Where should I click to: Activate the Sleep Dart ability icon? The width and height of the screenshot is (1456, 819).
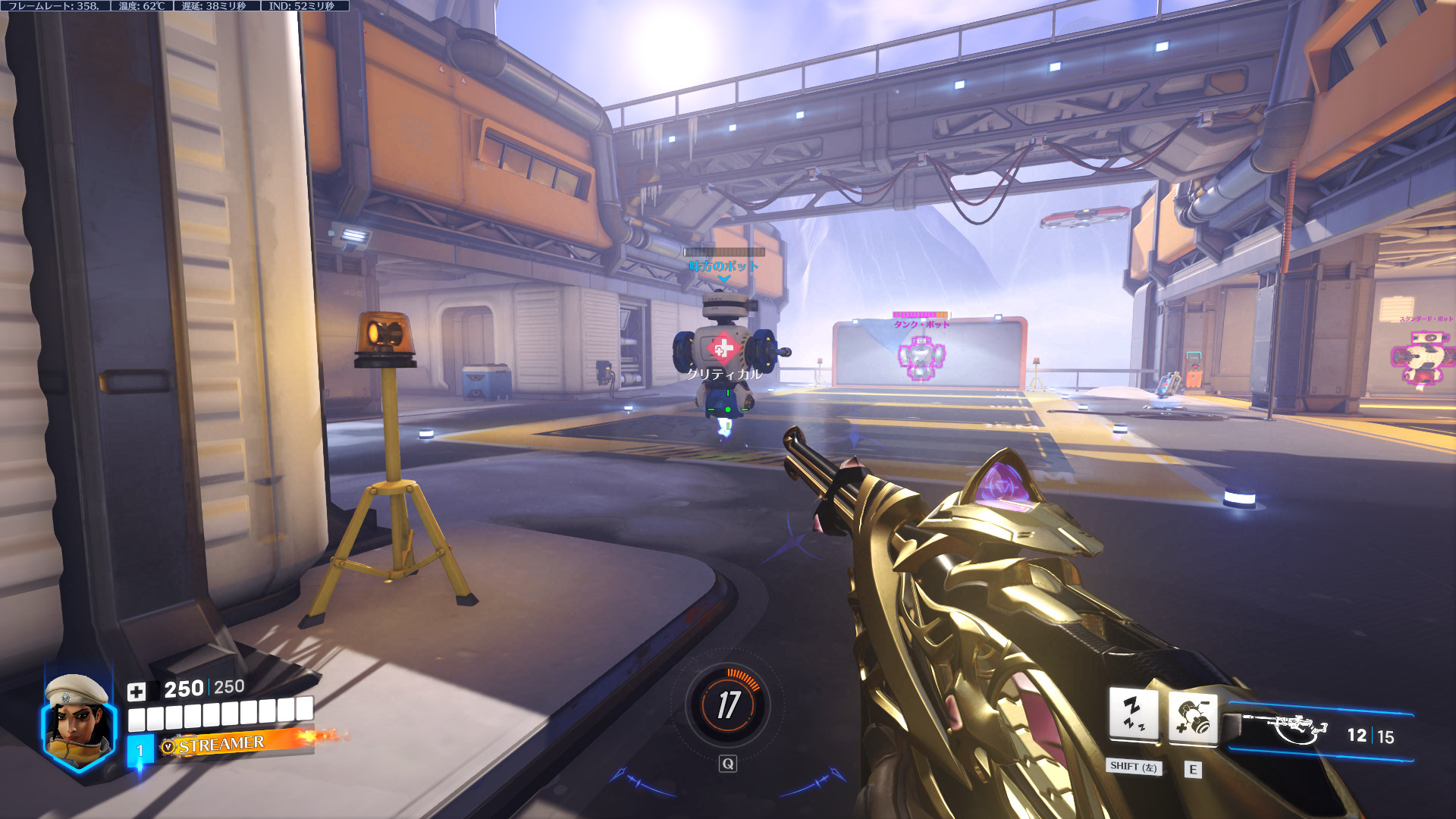1133,714
